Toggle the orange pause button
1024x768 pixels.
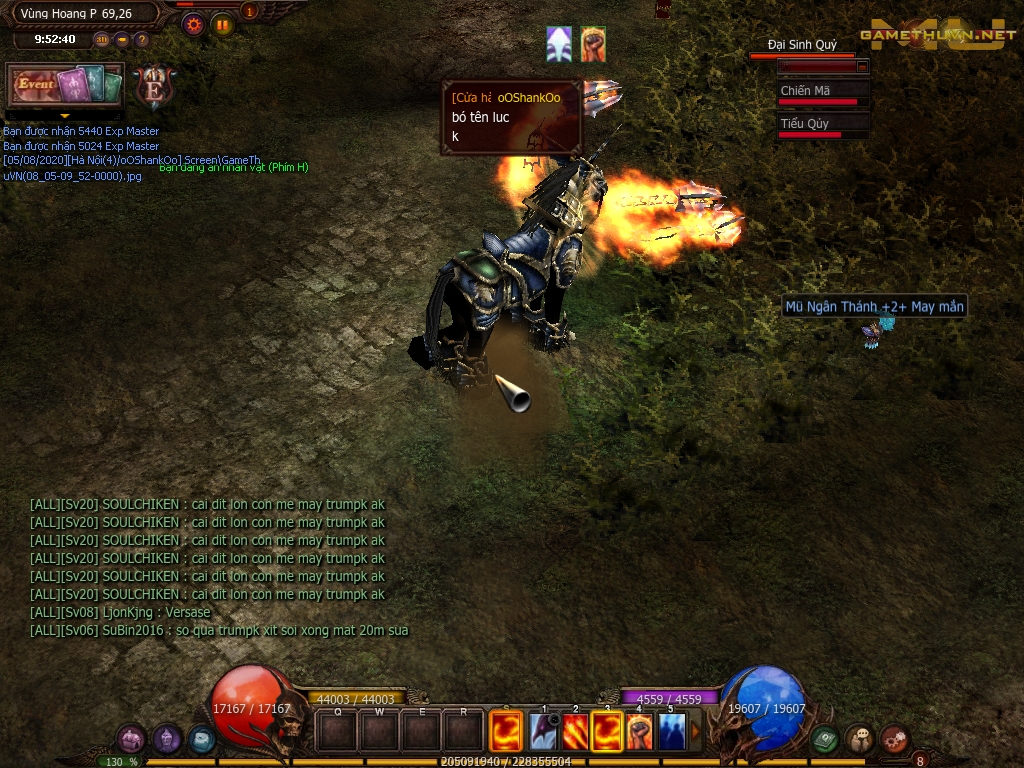[222, 24]
